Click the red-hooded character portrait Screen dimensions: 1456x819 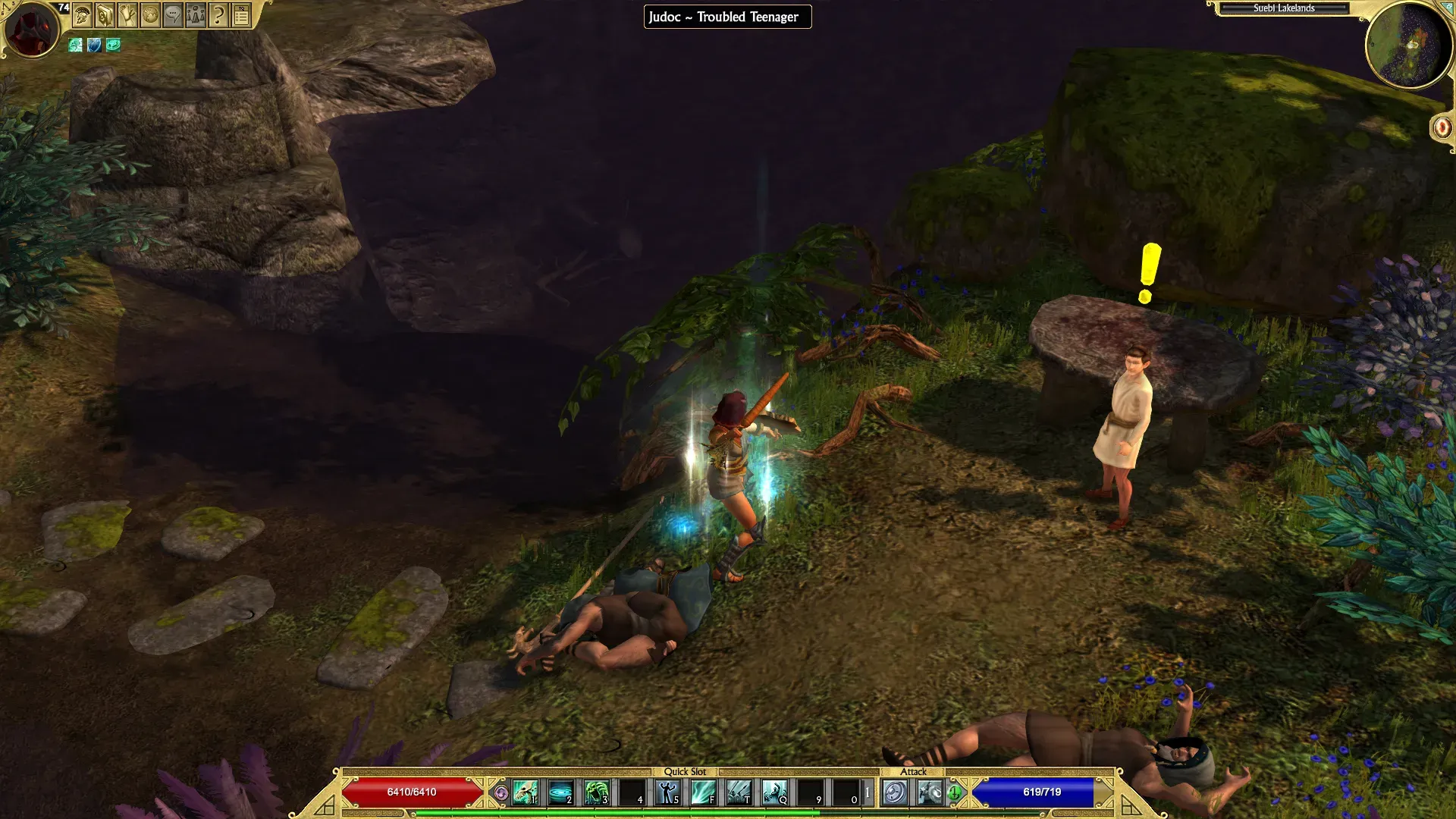point(32,29)
